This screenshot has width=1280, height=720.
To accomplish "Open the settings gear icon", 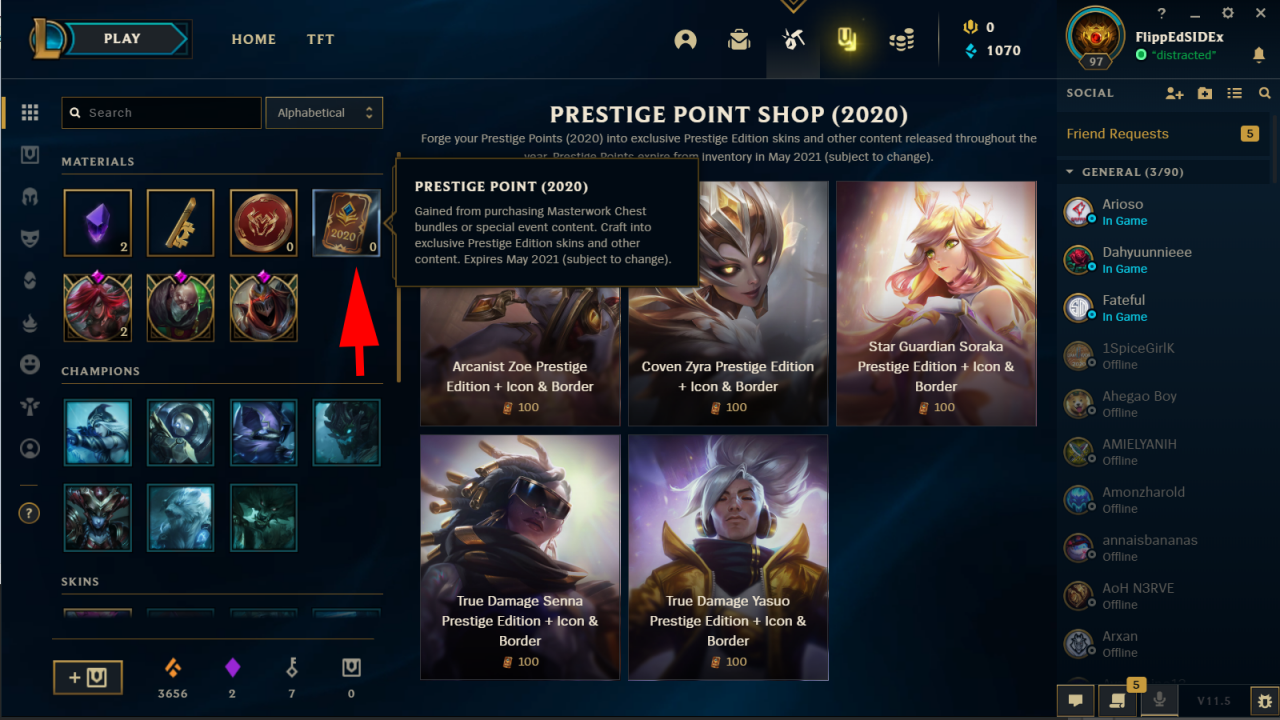I will 1228,13.
